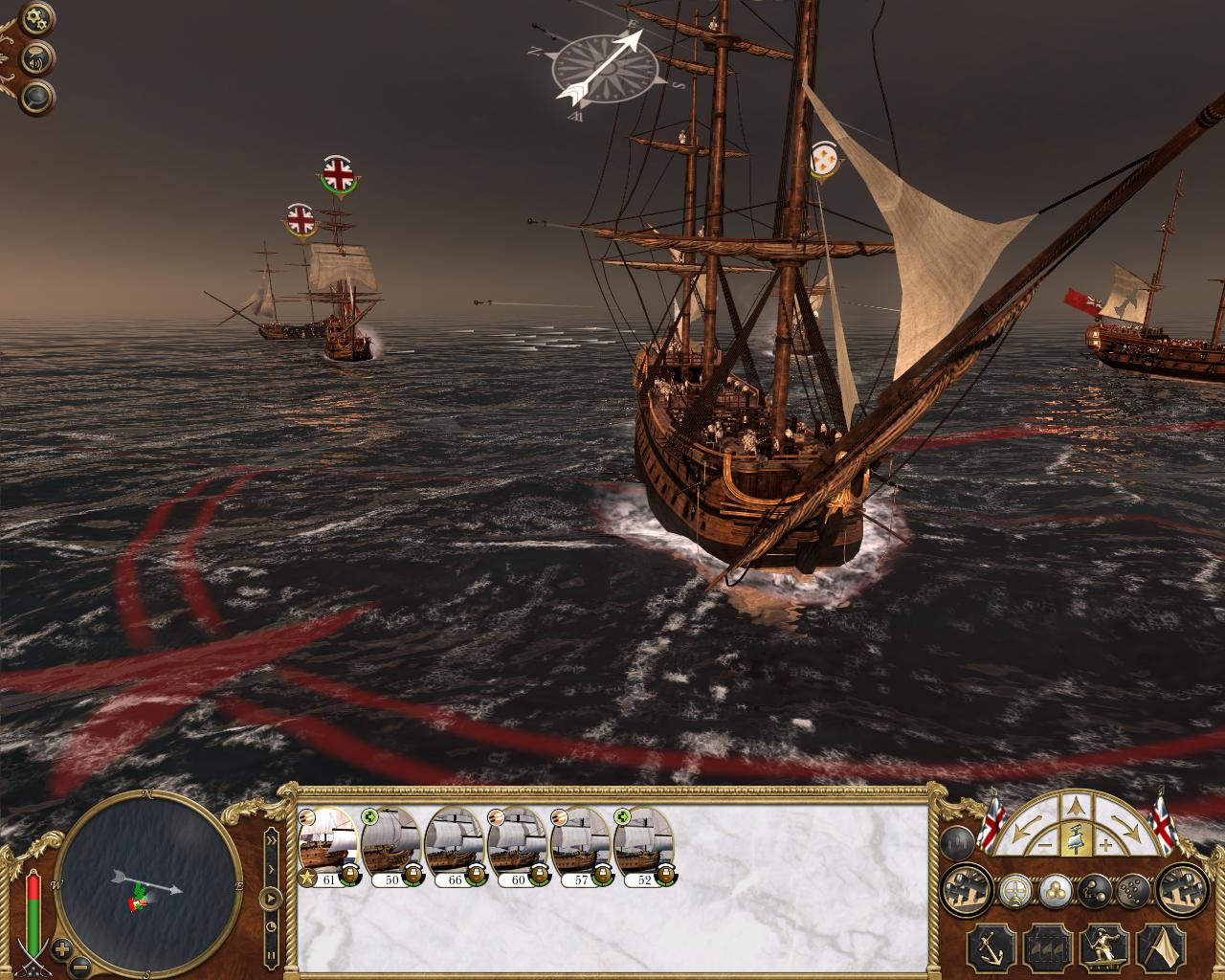The width and height of the screenshot is (1225, 980).
Task: Drop anchor using the anchor button
Action: (990, 947)
